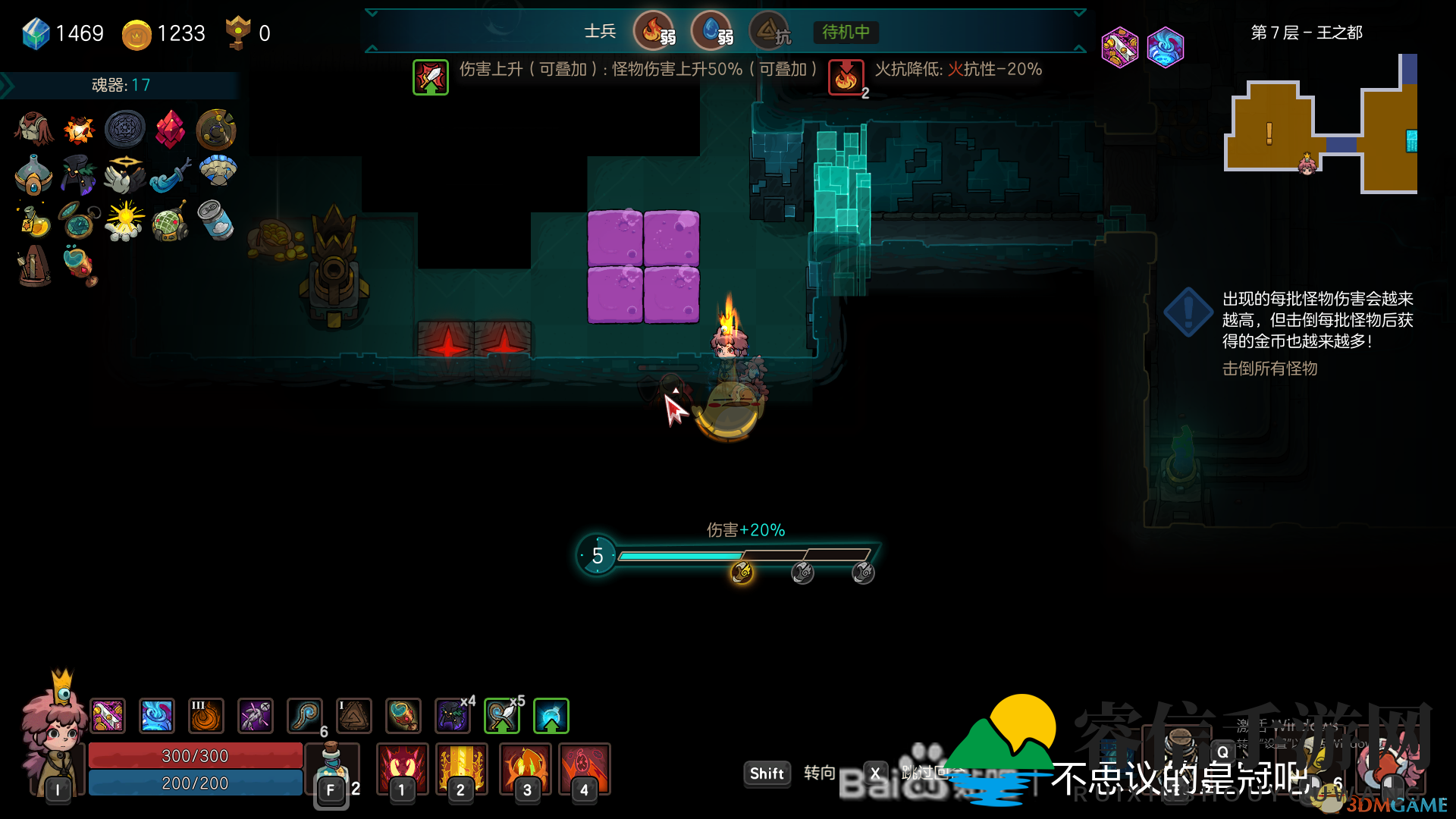Click the fire resistance down debuff icon
1456x819 pixels.
(846, 77)
